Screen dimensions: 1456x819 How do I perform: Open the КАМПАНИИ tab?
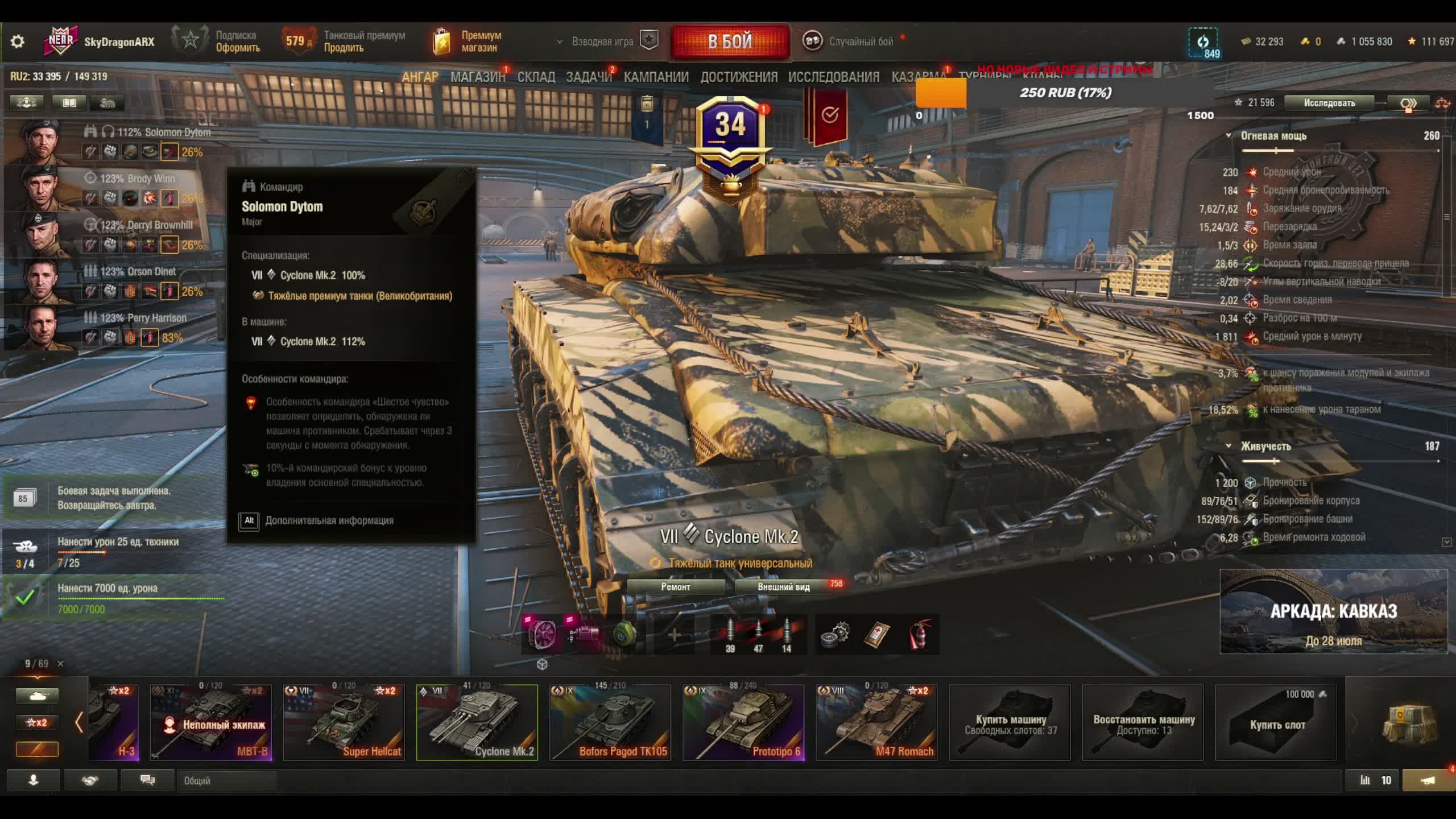click(656, 77)
